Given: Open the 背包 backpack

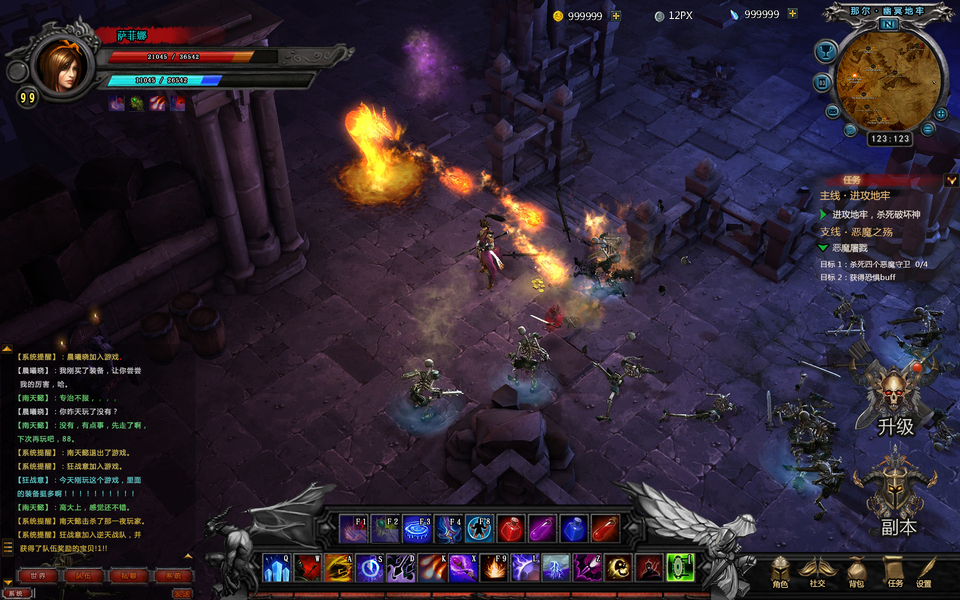Looking at the screenshot, I should click(856, 572).
